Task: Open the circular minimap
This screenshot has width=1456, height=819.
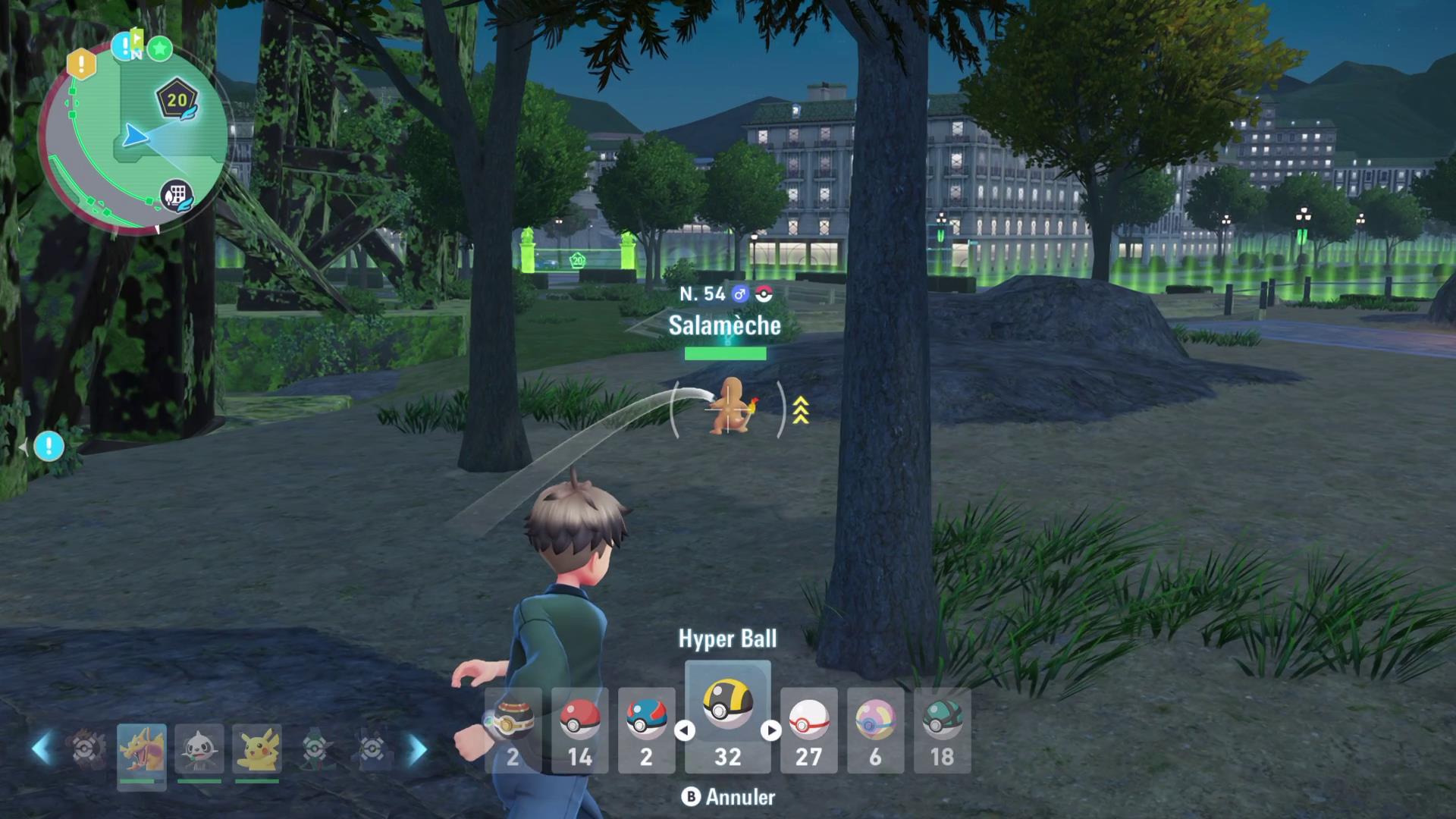Action: click(x=133, y=140)
